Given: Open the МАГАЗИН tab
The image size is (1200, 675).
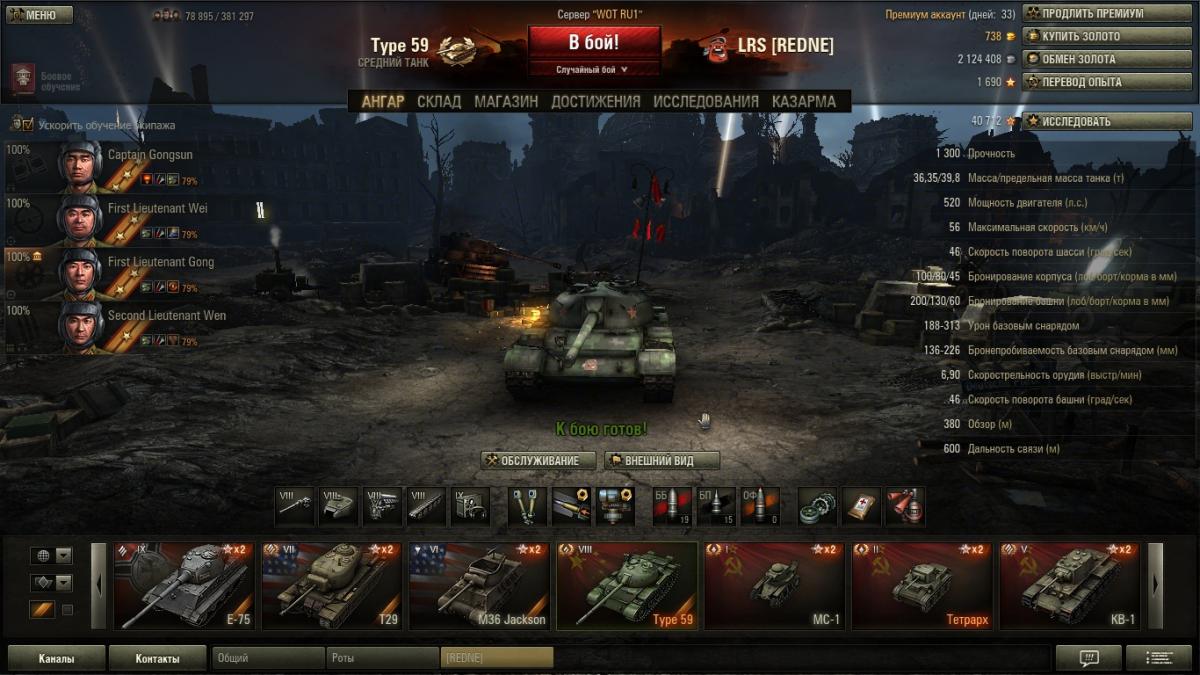Looking at the screenshot, I should coord(506,101).
